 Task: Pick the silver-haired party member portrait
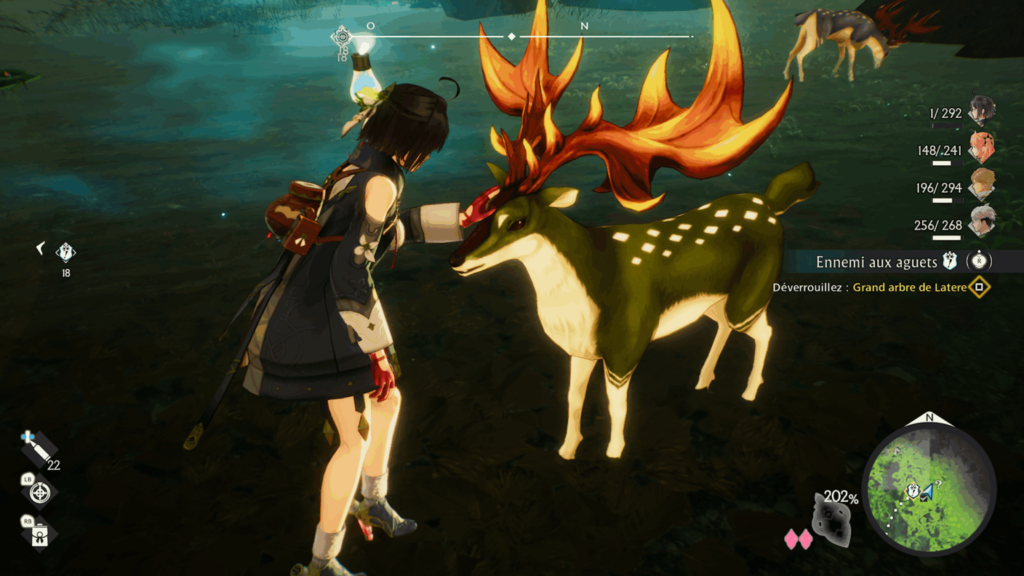click(981, 221)
